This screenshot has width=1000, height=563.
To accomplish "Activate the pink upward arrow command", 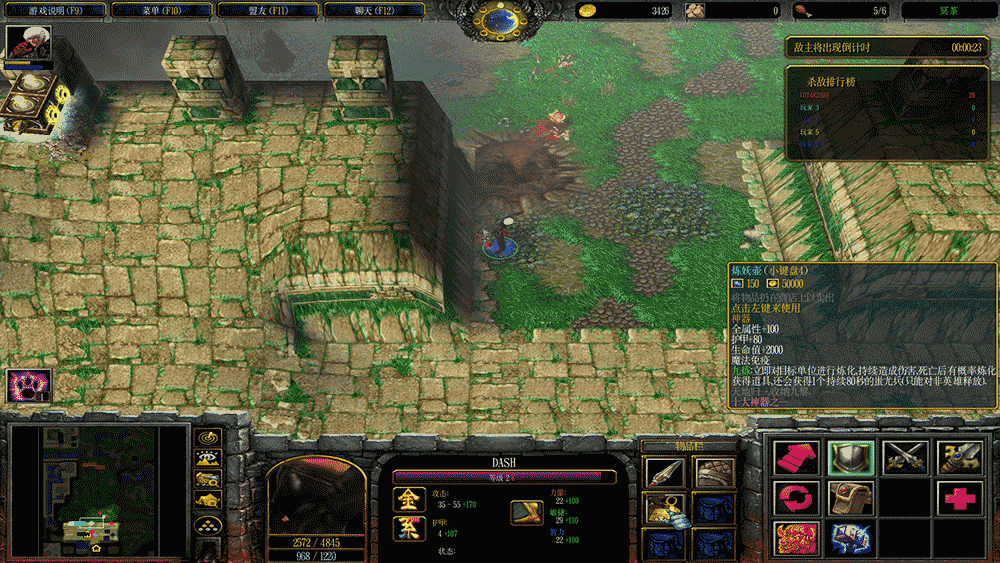I will (x=796, y=457).
